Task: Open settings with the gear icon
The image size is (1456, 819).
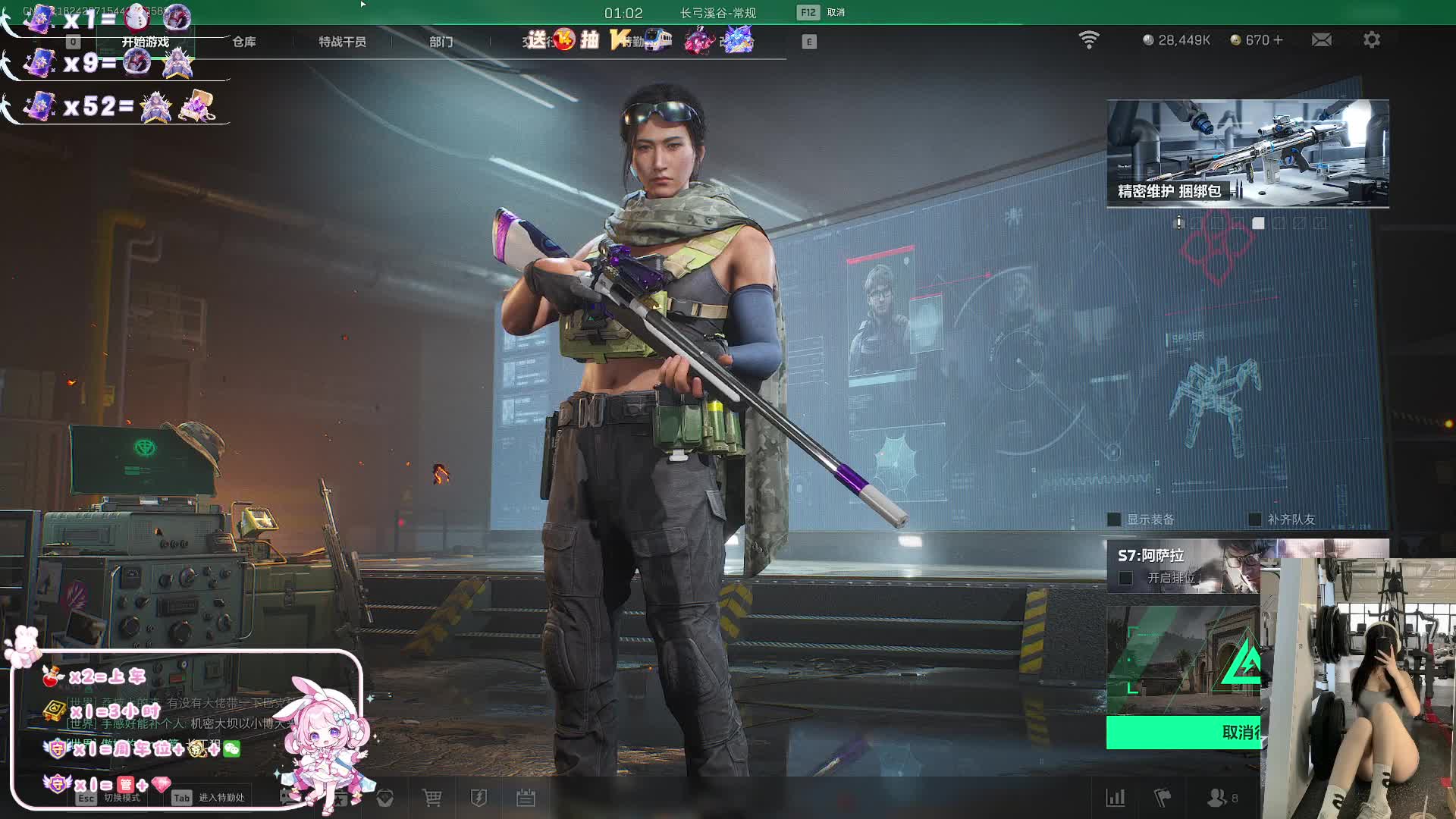Action: click(x=1371, y=40)
